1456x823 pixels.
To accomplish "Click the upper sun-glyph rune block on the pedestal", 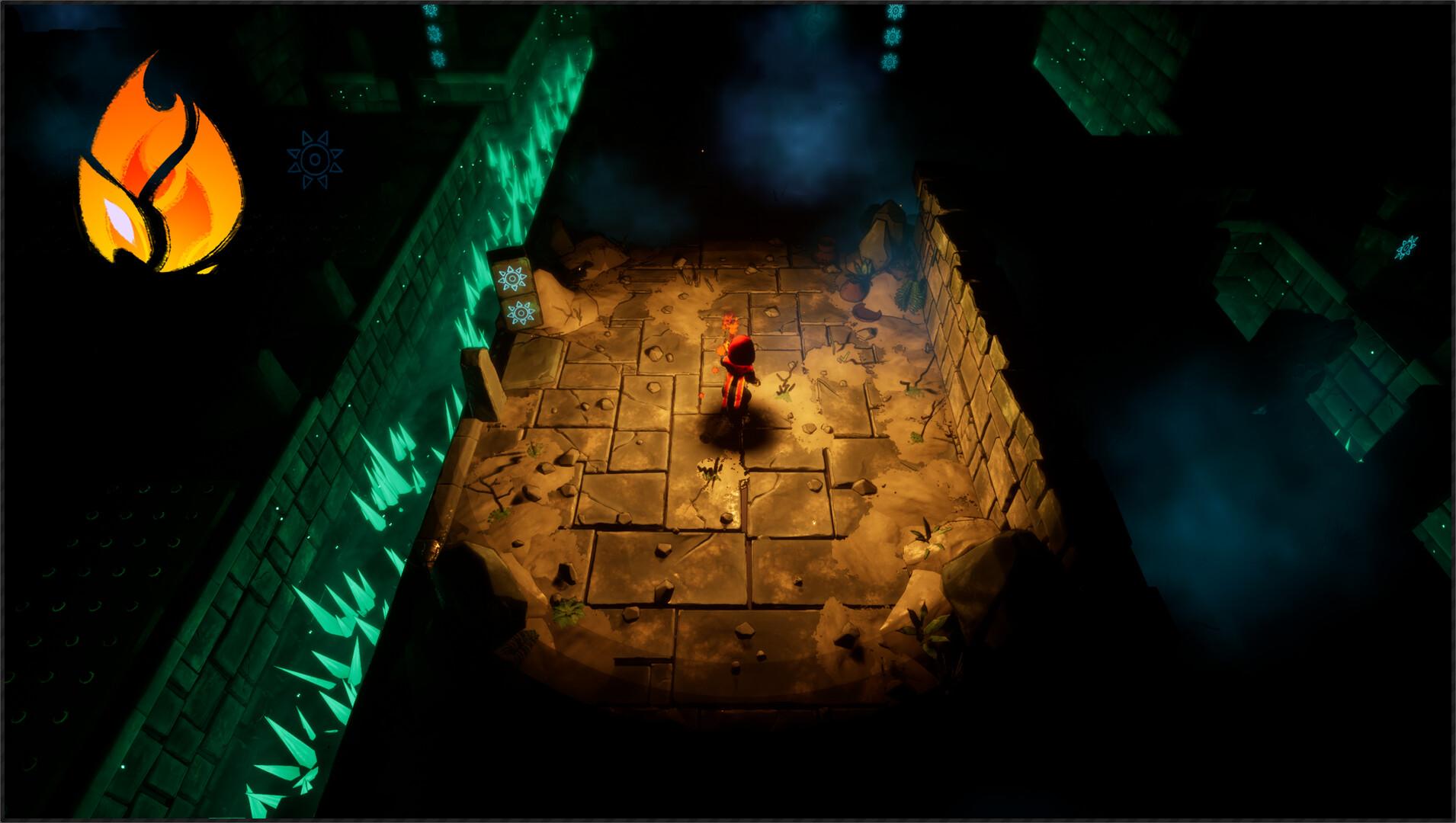I will click(x=512, y=277).
